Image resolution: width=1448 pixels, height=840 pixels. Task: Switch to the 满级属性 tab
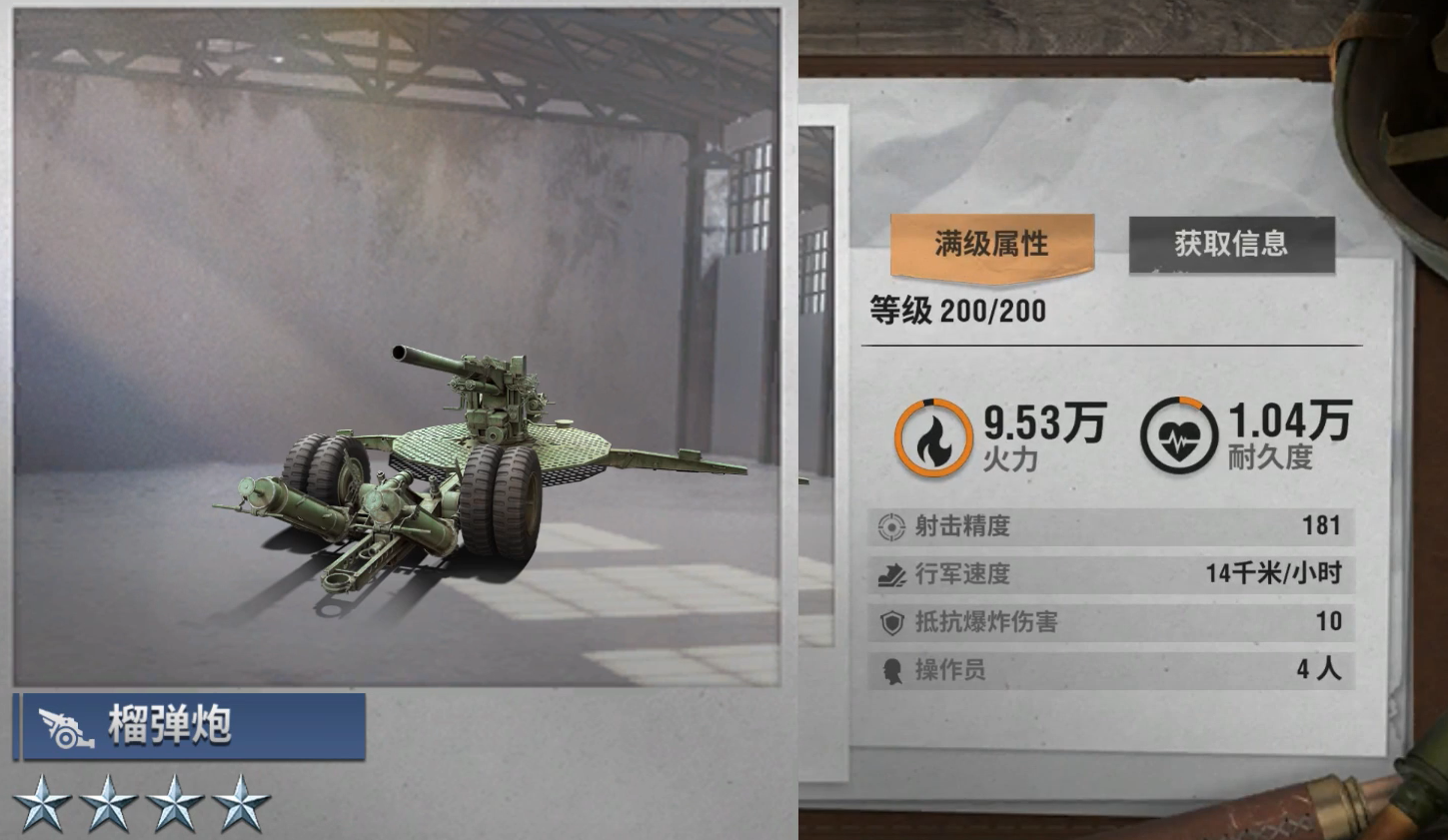click(991, 244)
